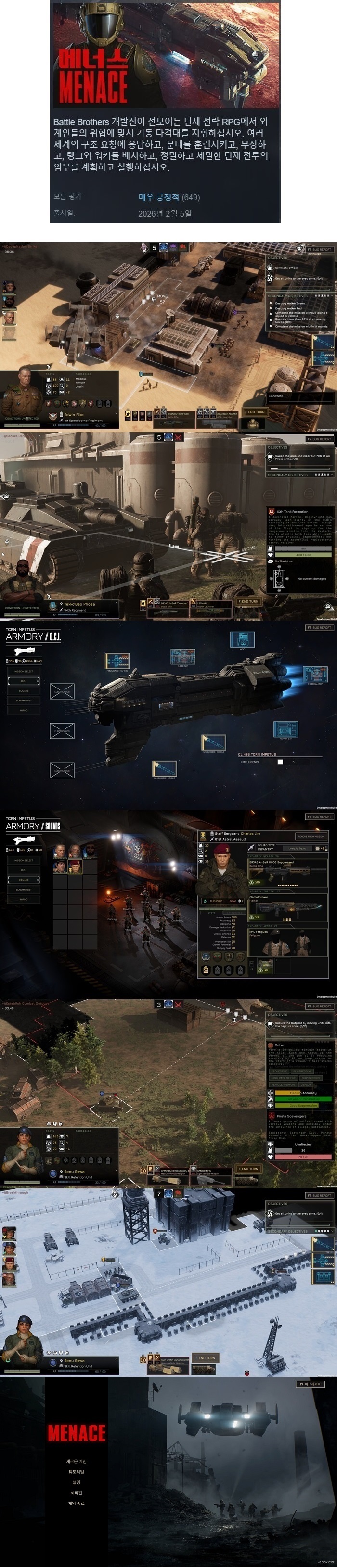Click the Menace store header image
Image resolution: width=337 pixels, height=1568 pixels.
point(165,55)
